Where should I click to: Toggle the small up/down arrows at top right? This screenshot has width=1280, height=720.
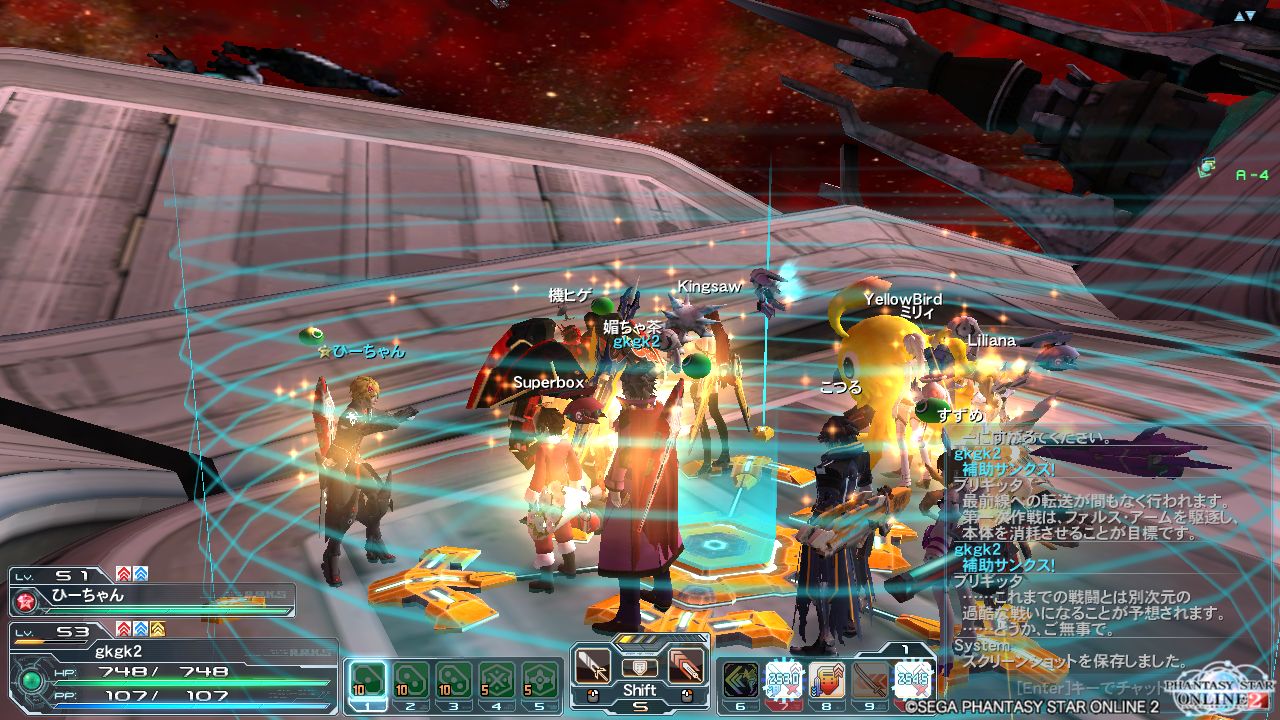click(1245, 16)
